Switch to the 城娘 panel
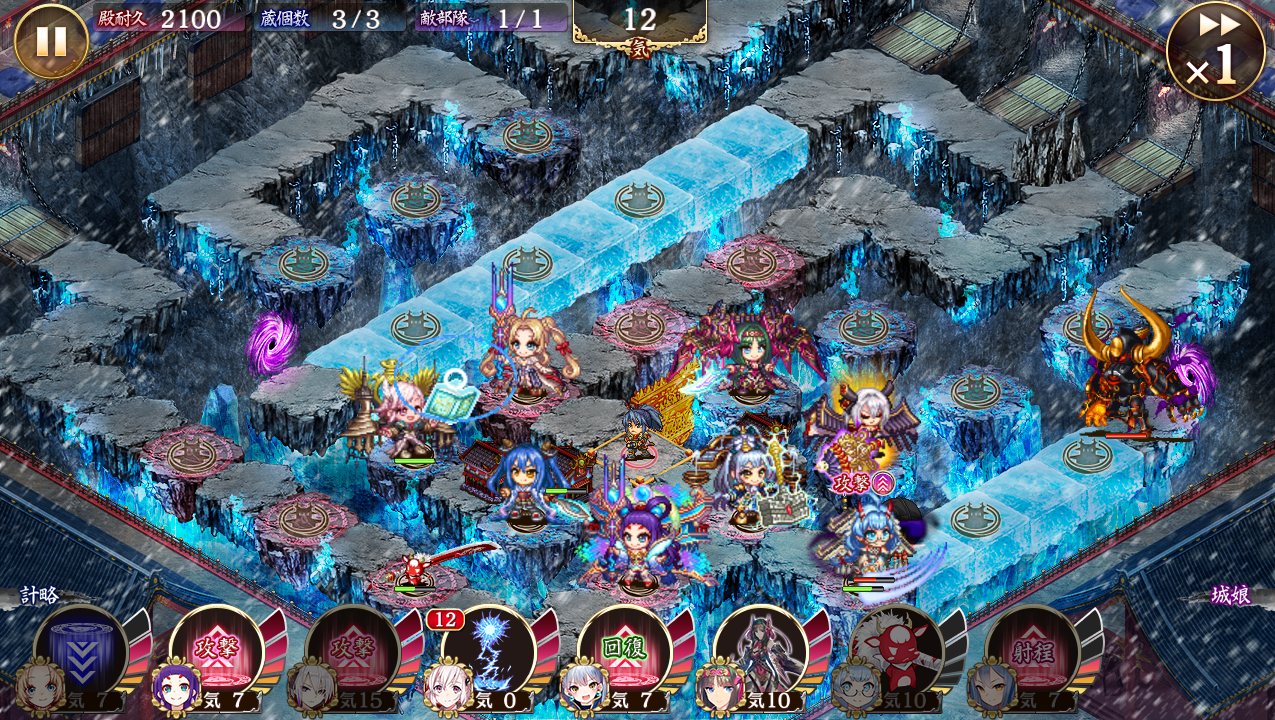The image size is (1275, 720). click(1230, 595)
